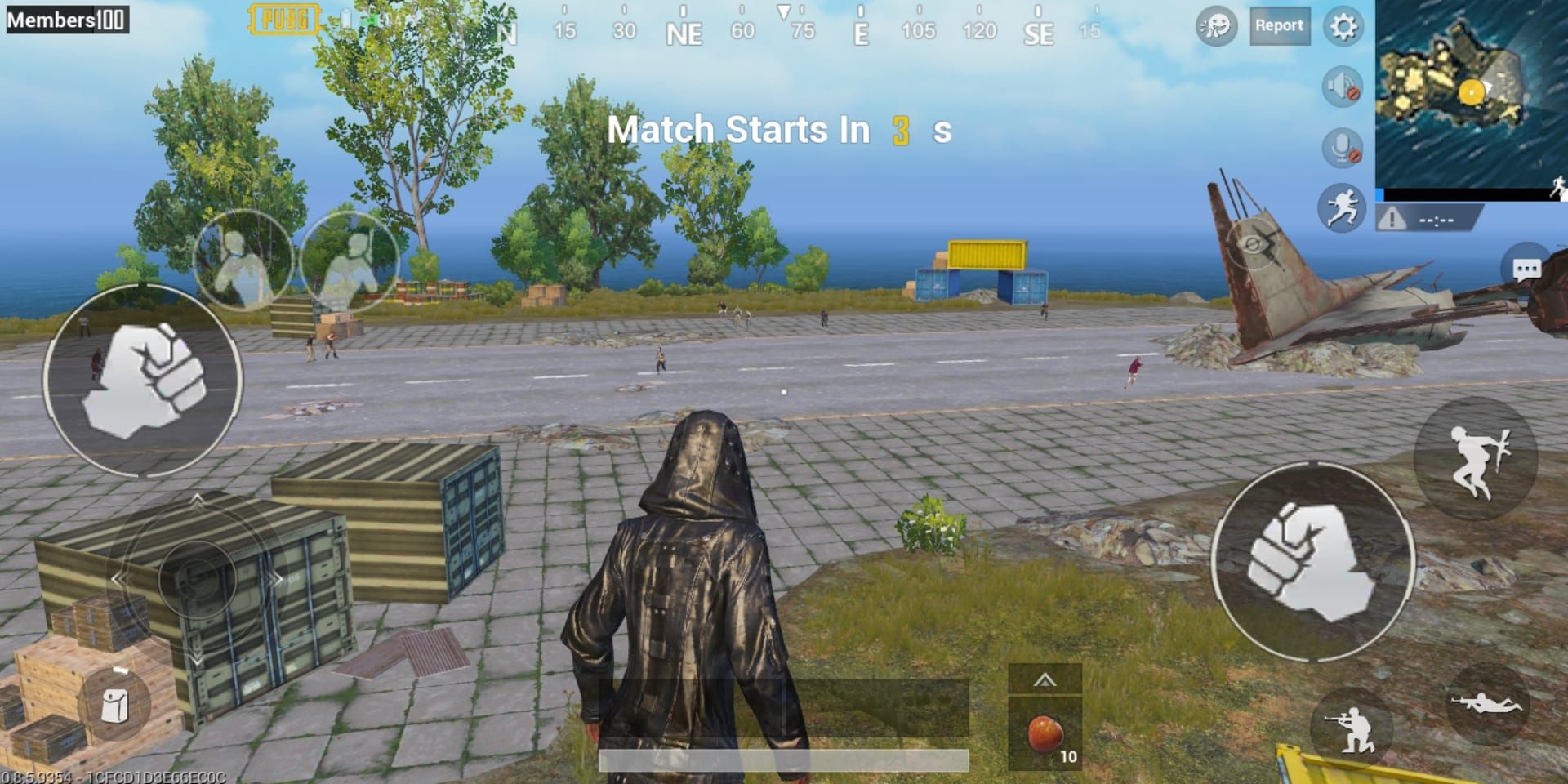Unmute the microphone toggle
This screenshot has width=1568, height=784.
pyautogui.click(x=1342, y=147)
